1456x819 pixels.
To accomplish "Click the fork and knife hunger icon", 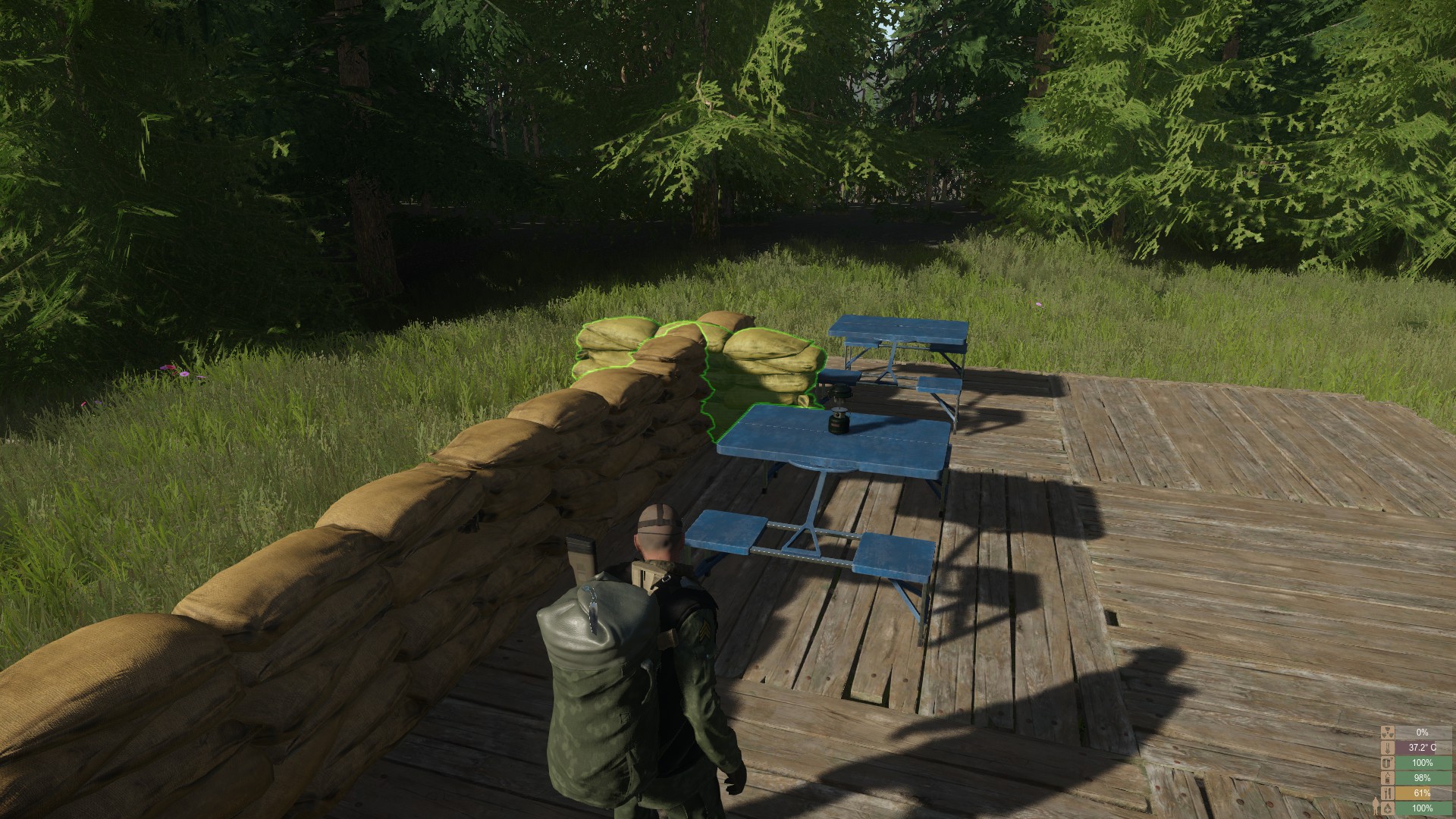I will (x=1388, y=793).
